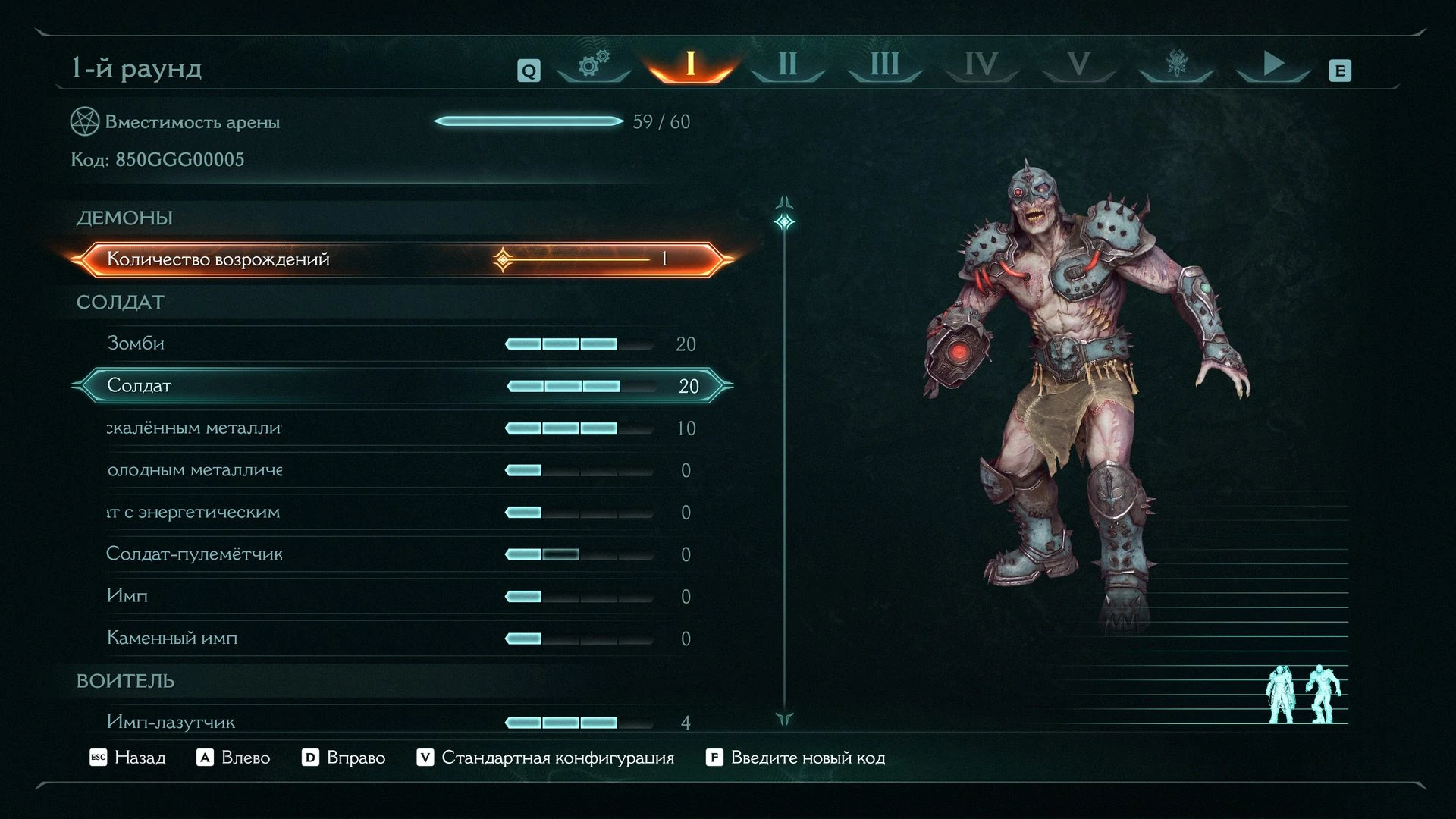
Task: Open round V tab
Action: tap(1078, 65)
